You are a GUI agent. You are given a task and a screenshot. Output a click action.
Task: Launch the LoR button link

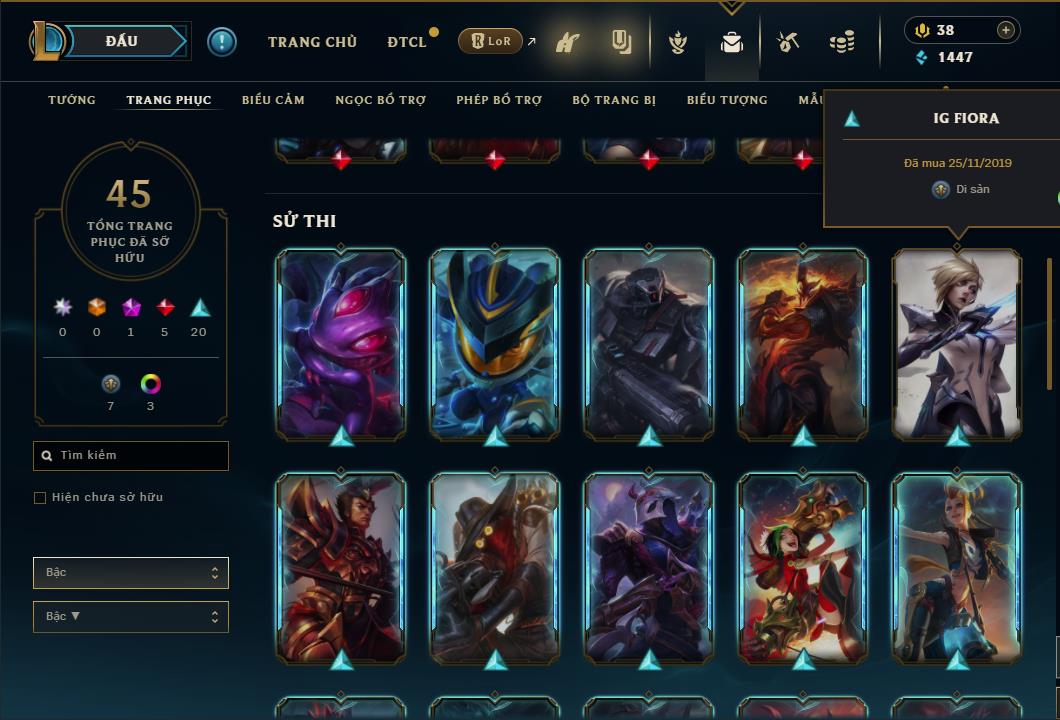[x=491, y=41]
